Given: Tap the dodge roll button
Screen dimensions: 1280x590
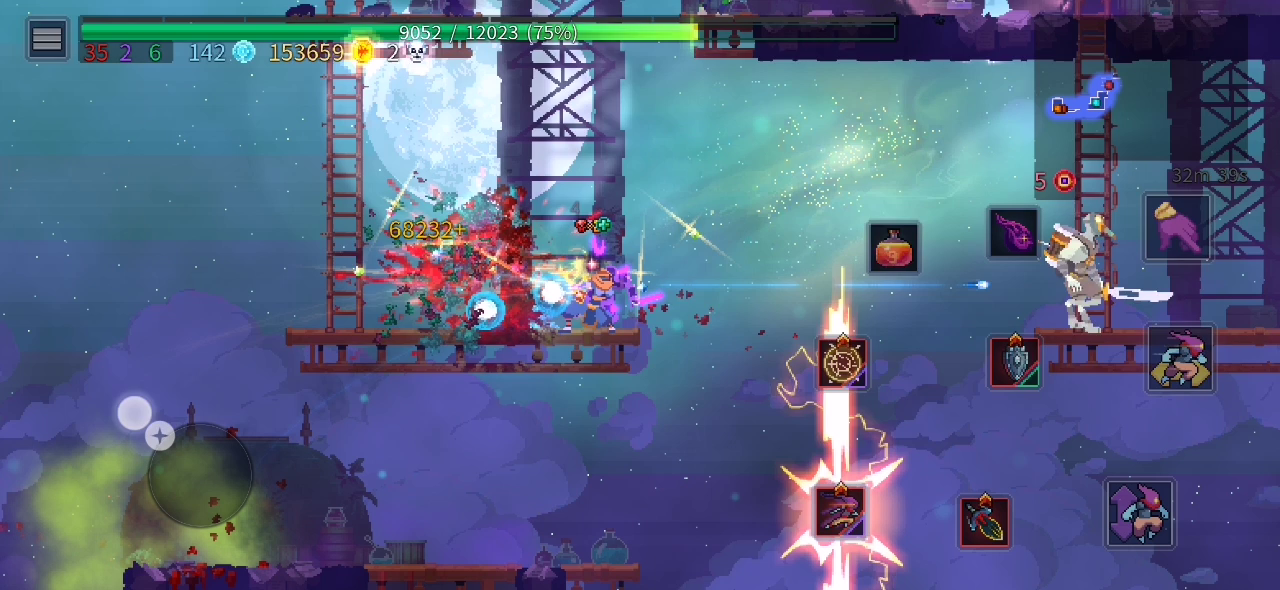Looking at the screenshot, I should click(1180, 358).
